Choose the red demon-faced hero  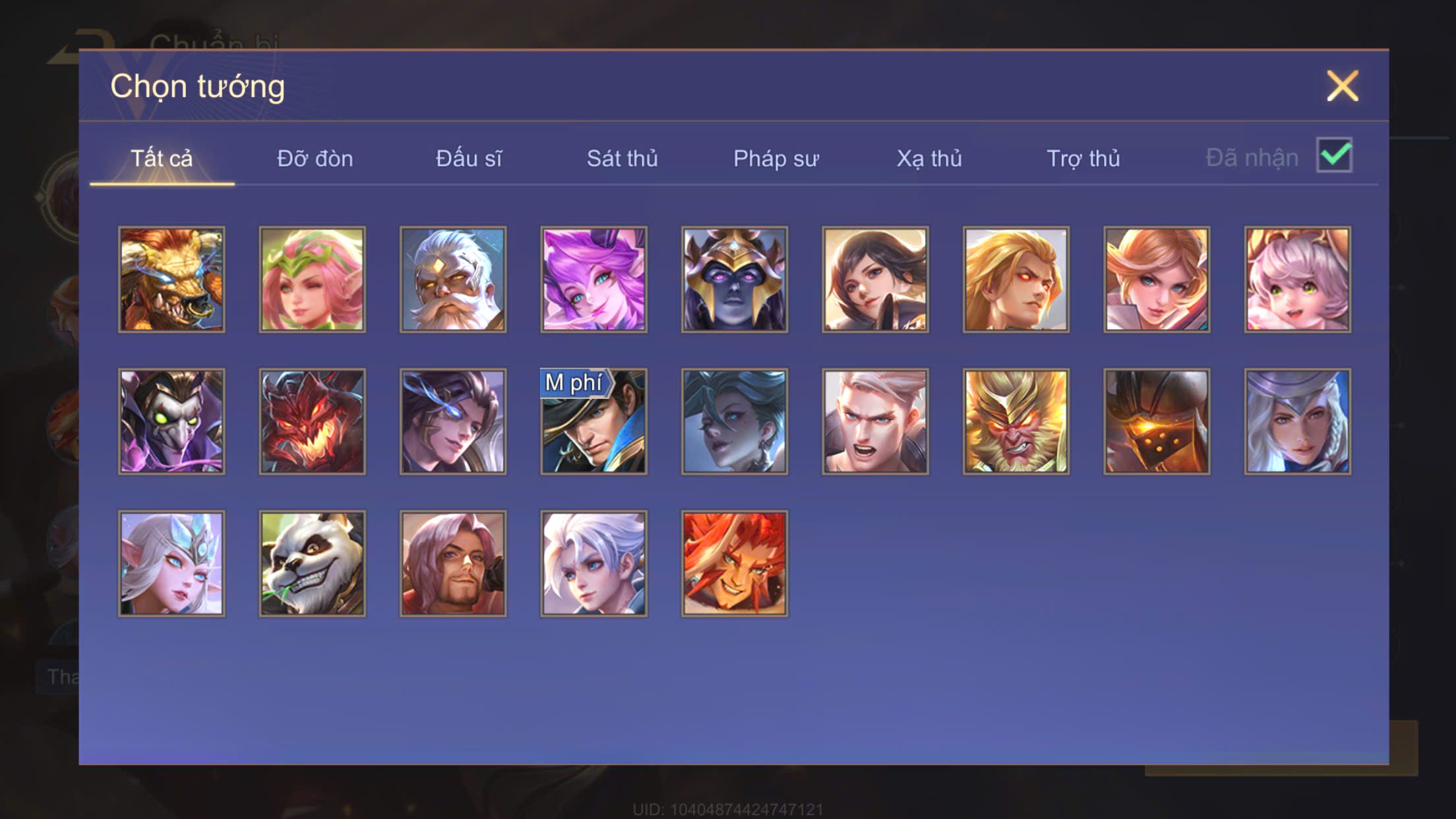coord(312,421)
